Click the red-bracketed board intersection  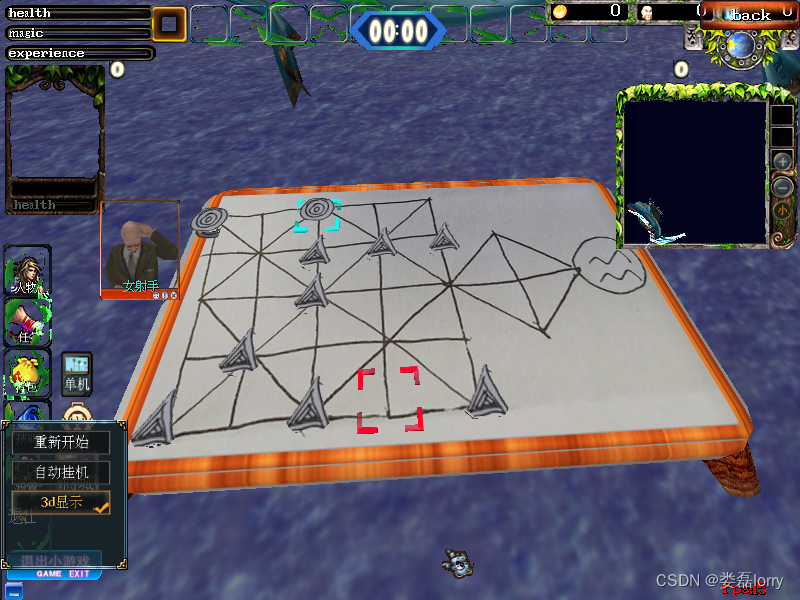(389, 399)
